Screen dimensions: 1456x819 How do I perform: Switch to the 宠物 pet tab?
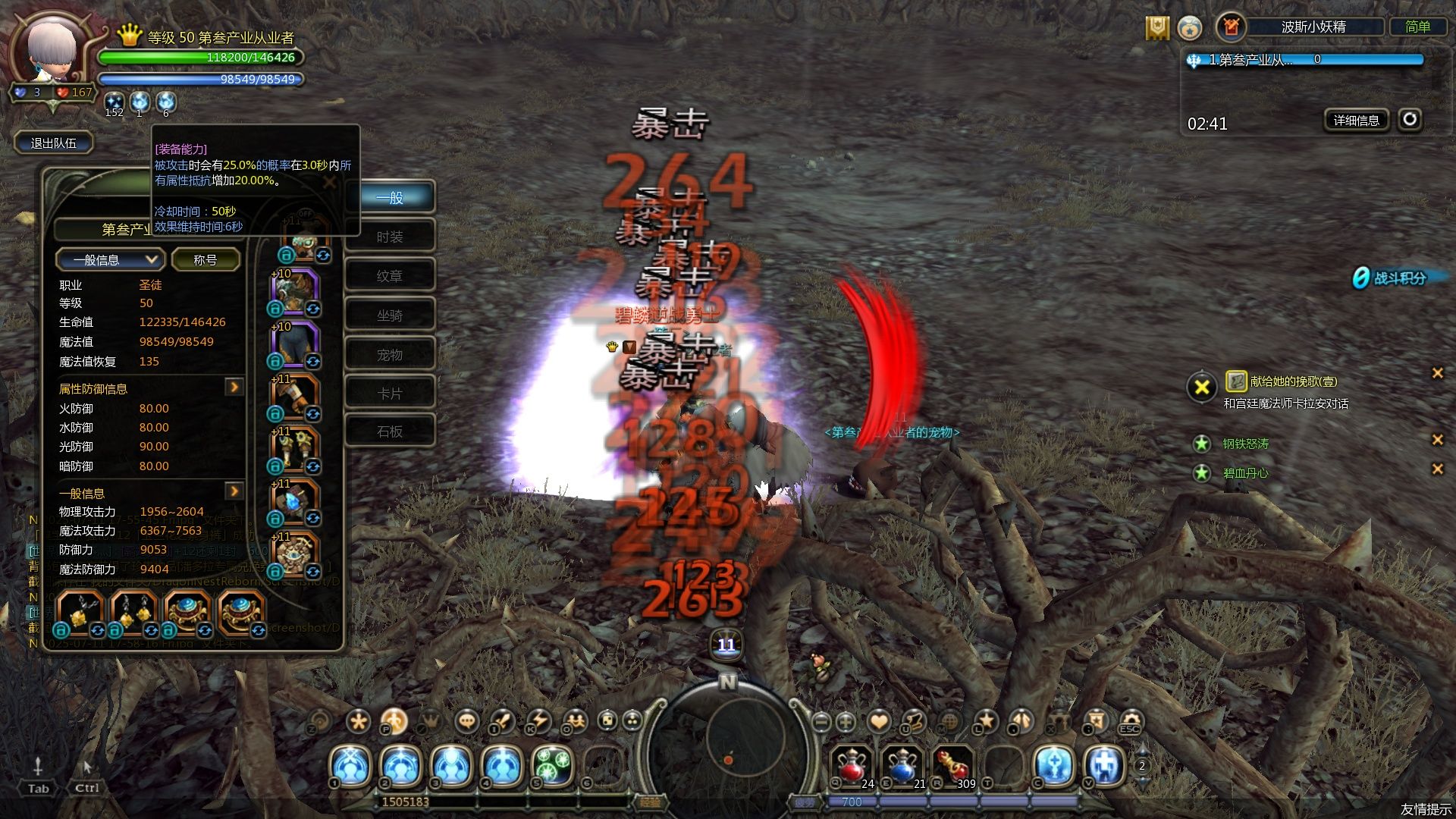click(x=390, y=355)
